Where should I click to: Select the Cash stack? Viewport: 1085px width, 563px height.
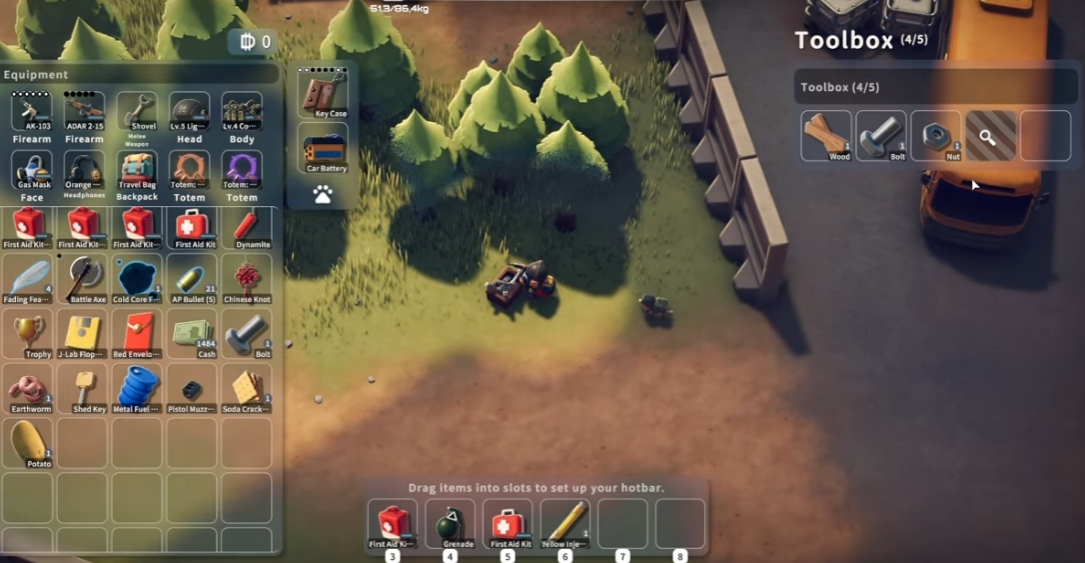[x=192, y=334]
